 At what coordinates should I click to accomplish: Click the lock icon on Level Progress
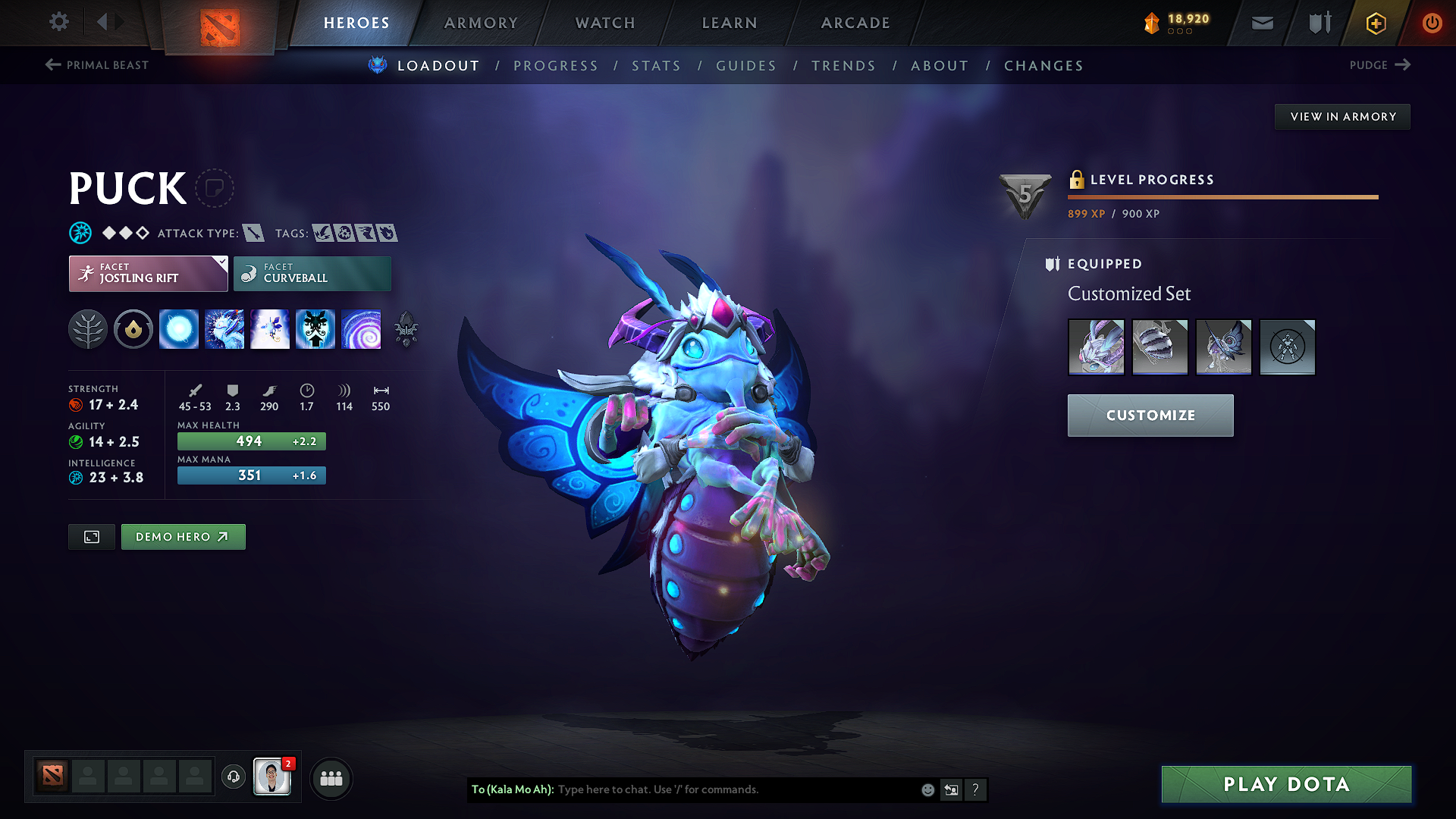click(1076, 180)
